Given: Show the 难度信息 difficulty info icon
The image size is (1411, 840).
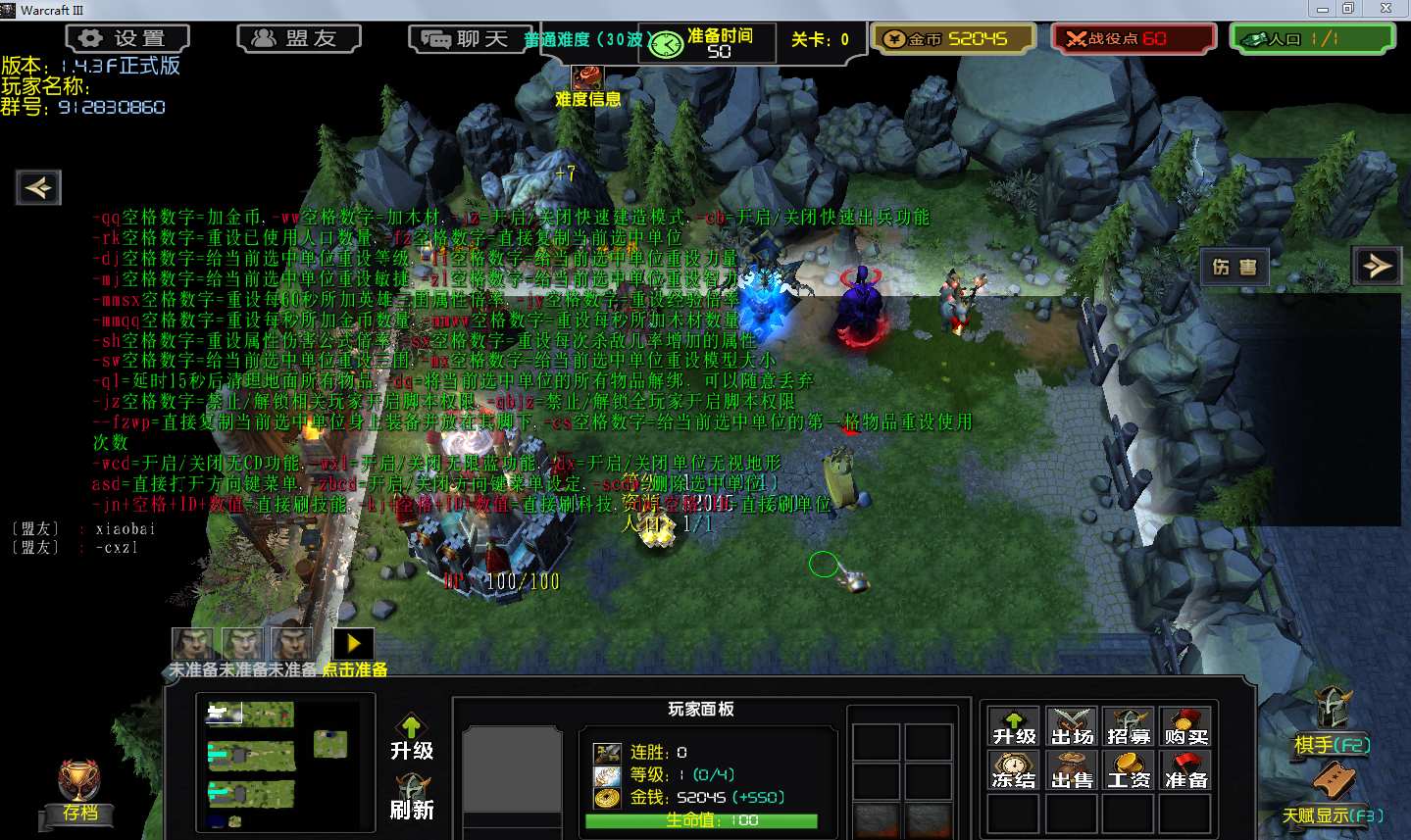Looking at the screenshot, I should [x=587, y=78].
